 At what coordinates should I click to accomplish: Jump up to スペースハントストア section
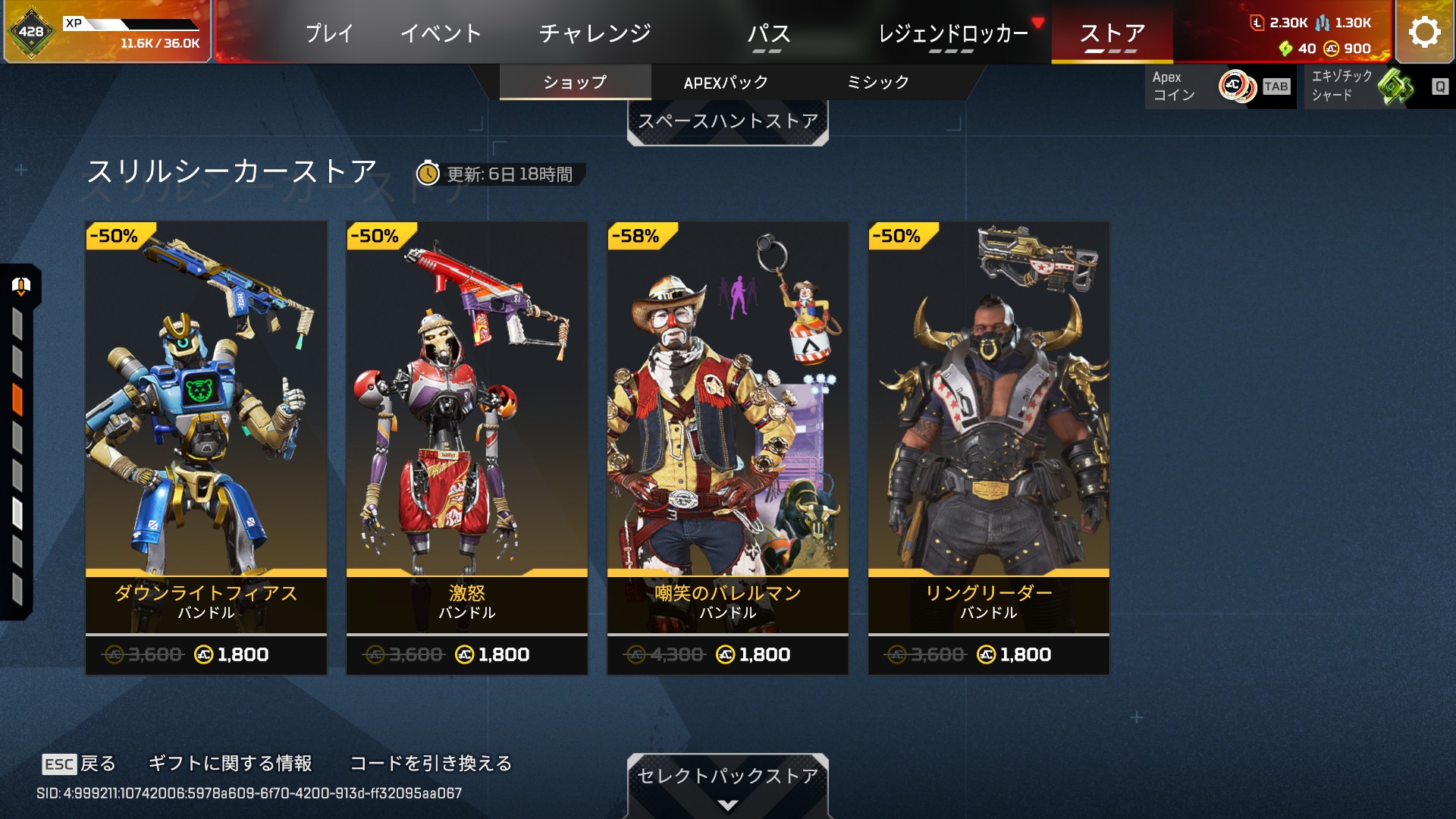pyautogui.click(x=727, y=121)
